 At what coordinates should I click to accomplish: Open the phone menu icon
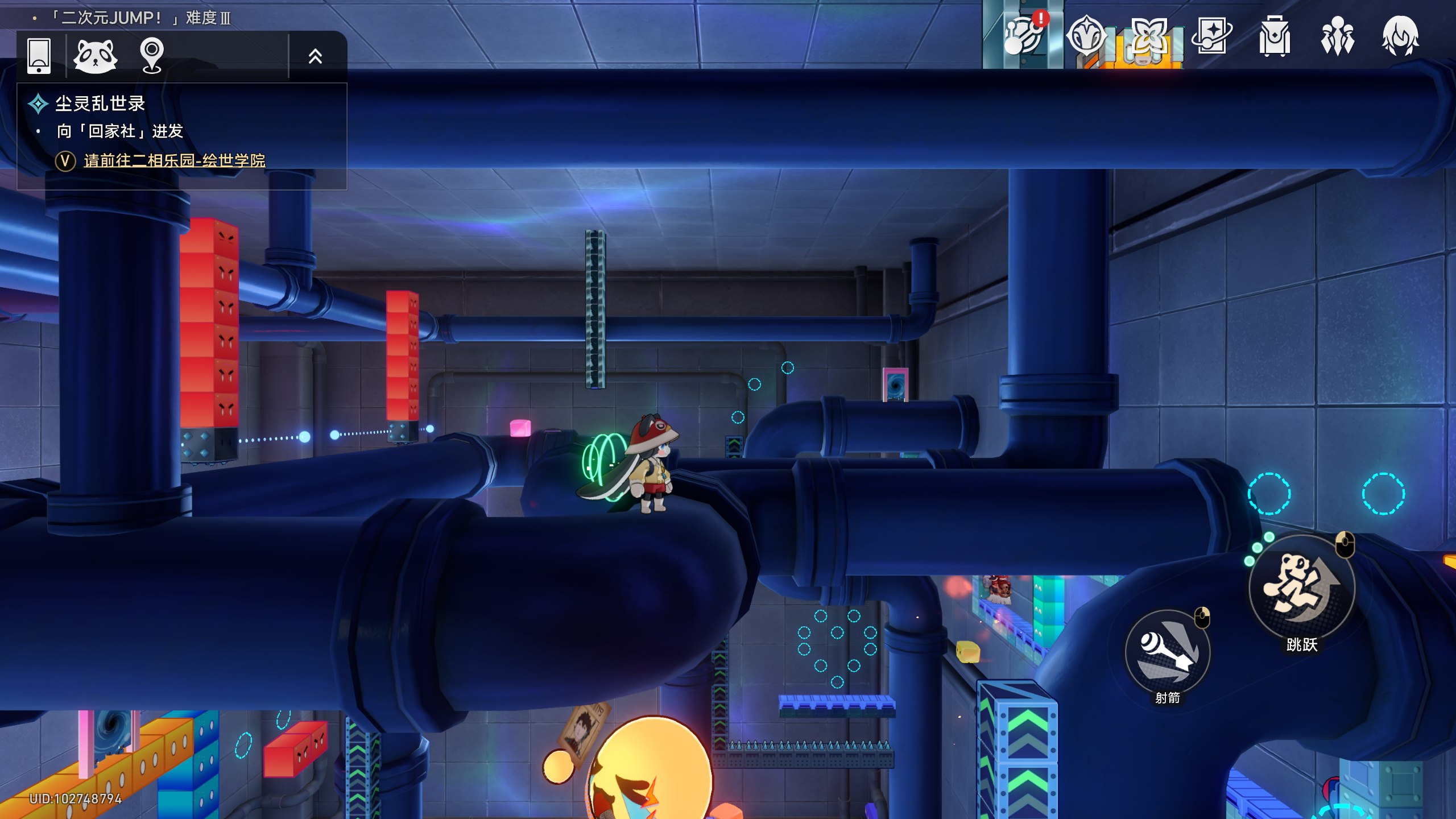pyautogui.click(x=39, y=56)
